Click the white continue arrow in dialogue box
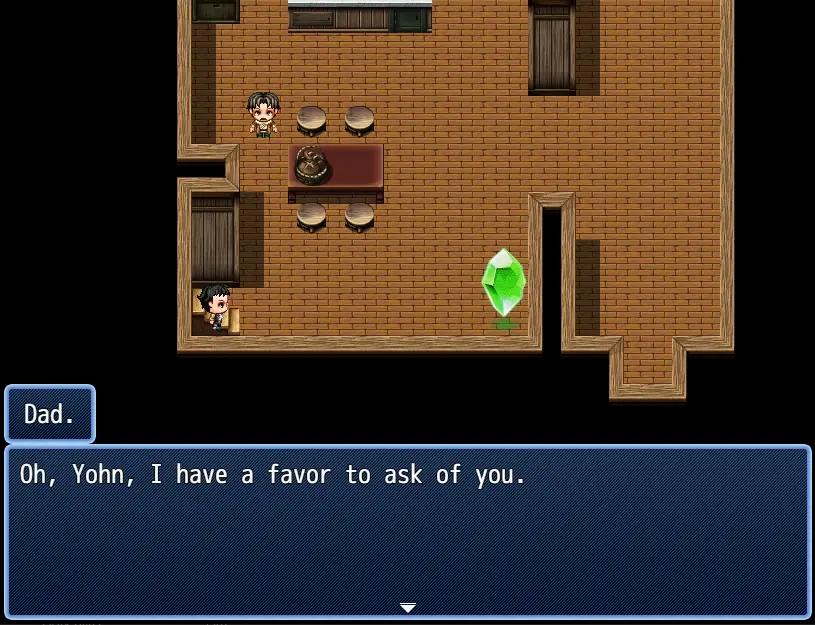This screenshot has height=625, width=815. [x=407, y=607]
